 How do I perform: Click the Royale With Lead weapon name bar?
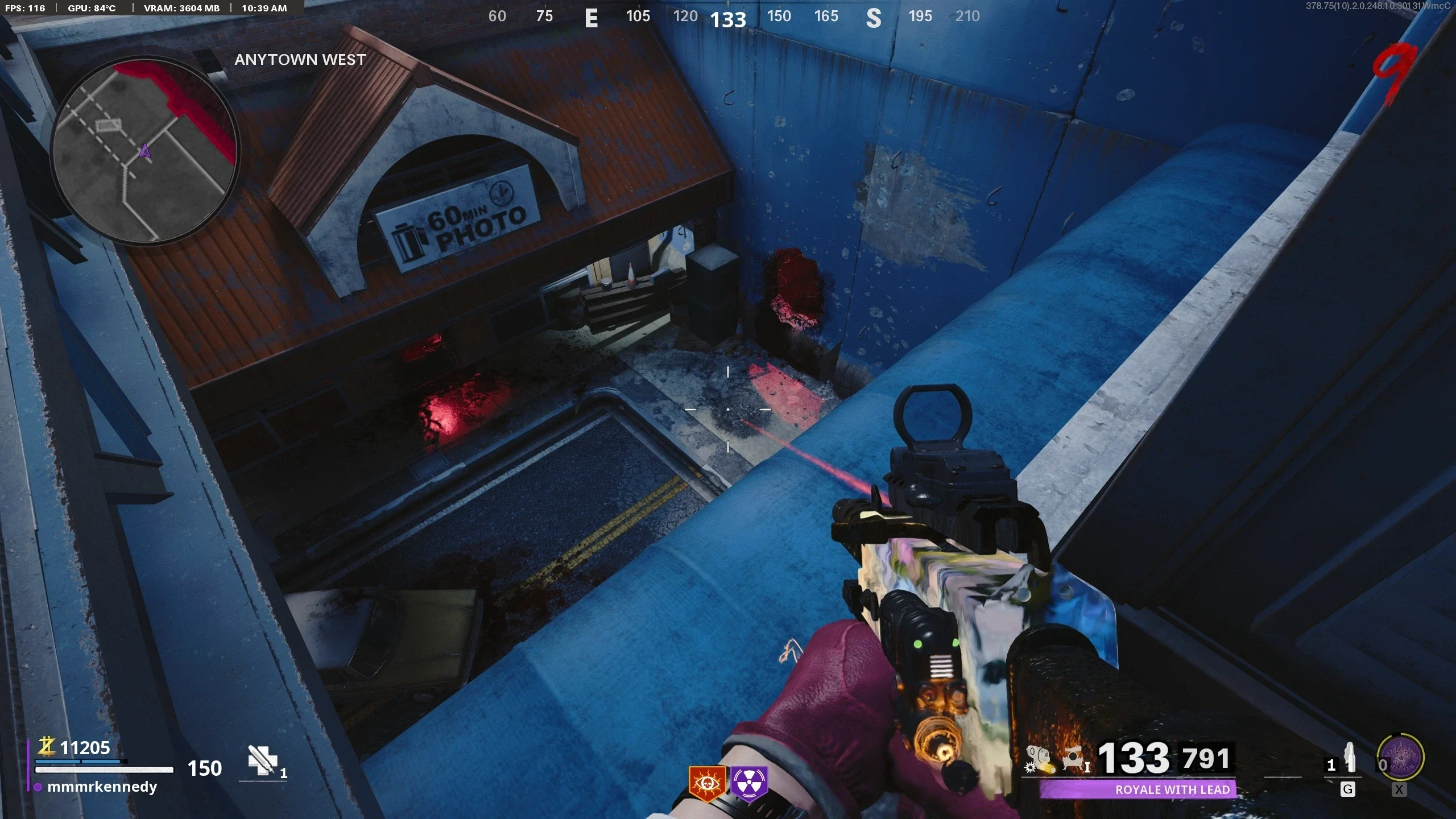[1137, 789]
